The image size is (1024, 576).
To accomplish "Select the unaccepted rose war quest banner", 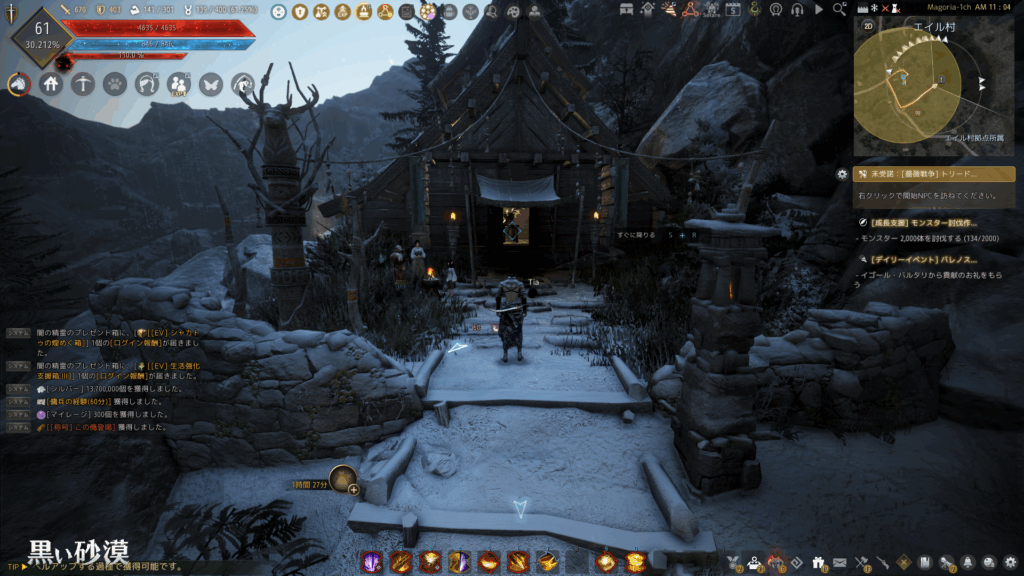I will (x=934, y=174).
